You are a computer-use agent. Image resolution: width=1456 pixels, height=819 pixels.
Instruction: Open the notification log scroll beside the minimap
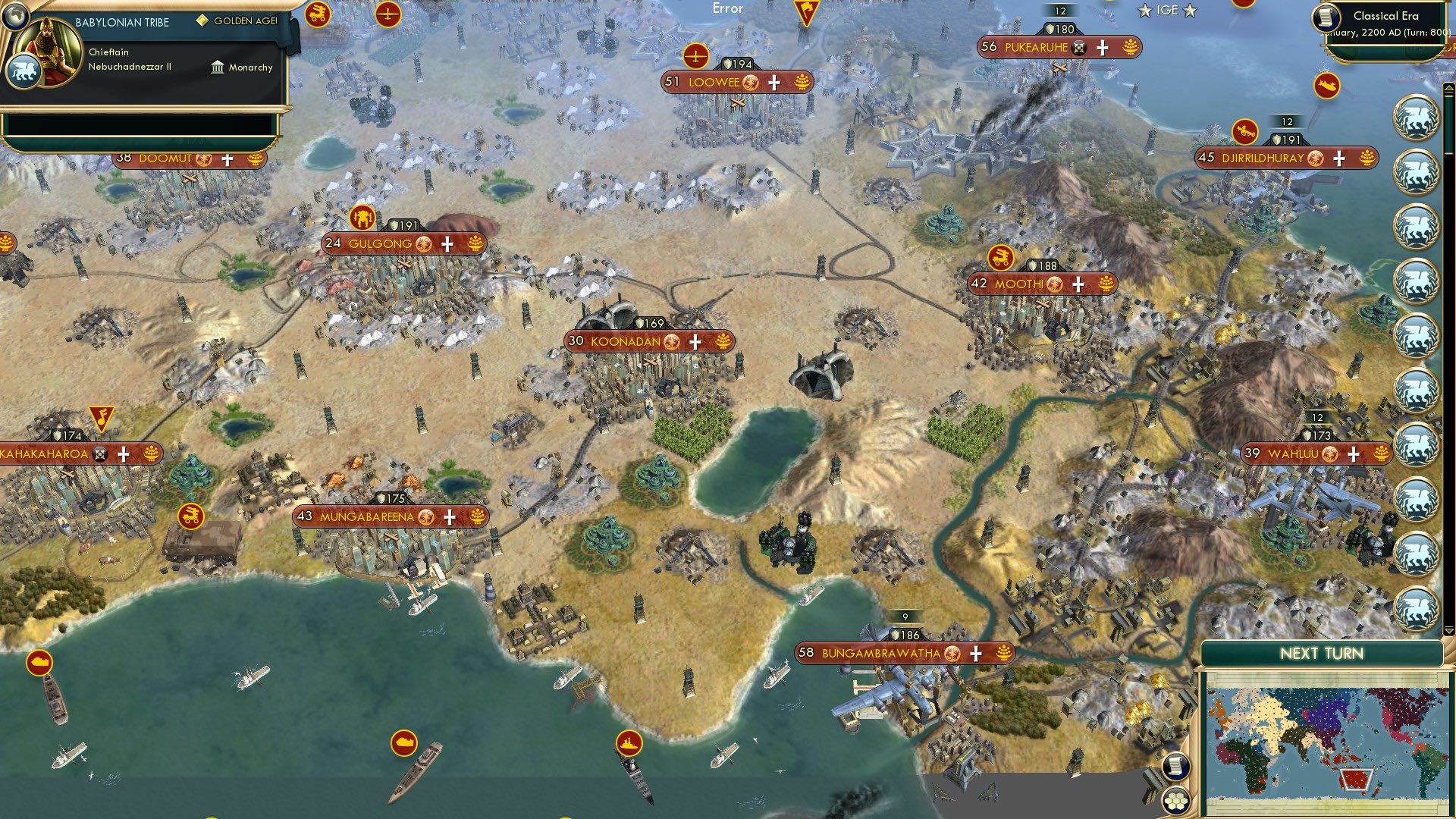1177,767
